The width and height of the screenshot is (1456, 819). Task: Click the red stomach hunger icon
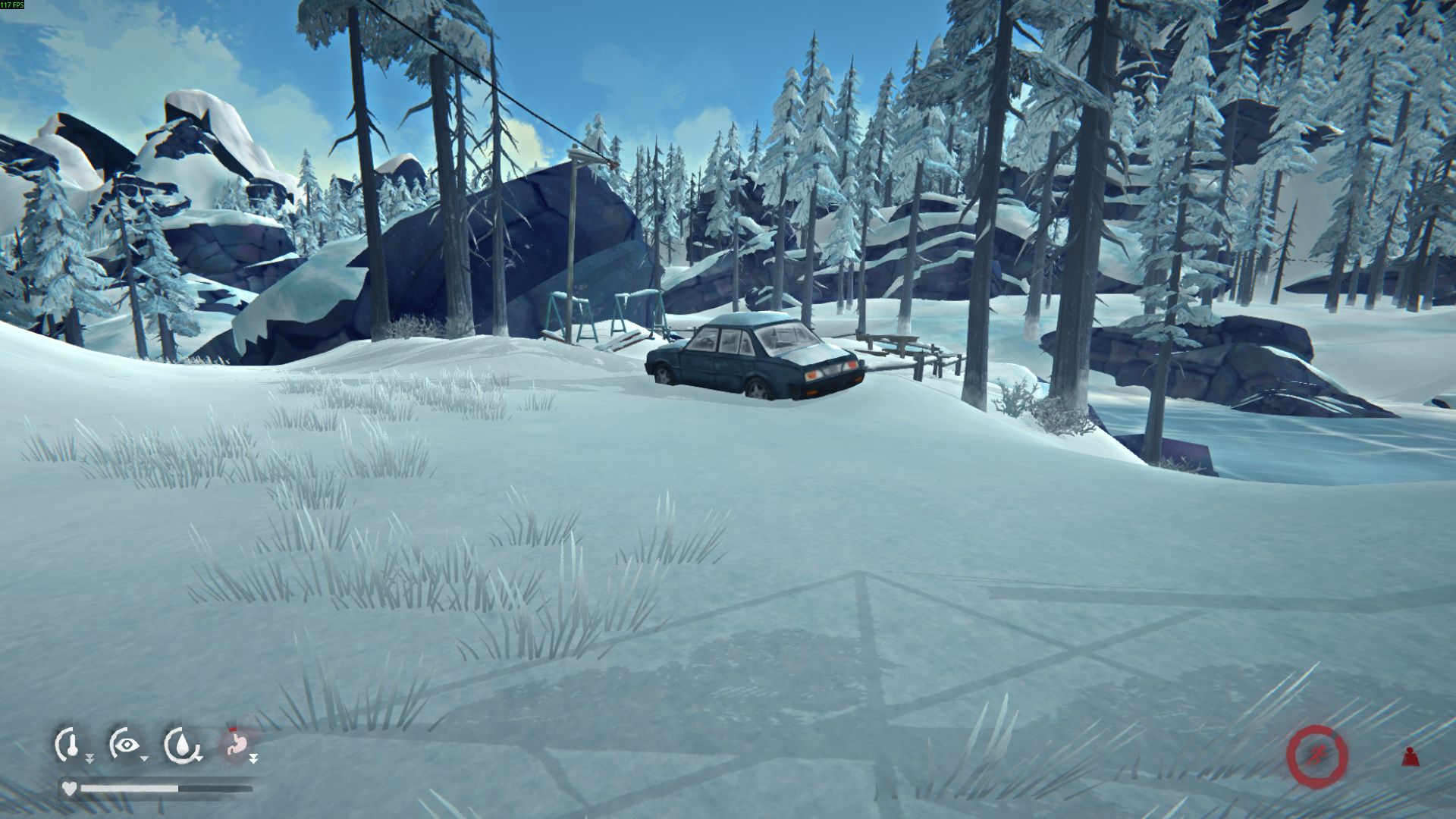[x=237, y=745]
